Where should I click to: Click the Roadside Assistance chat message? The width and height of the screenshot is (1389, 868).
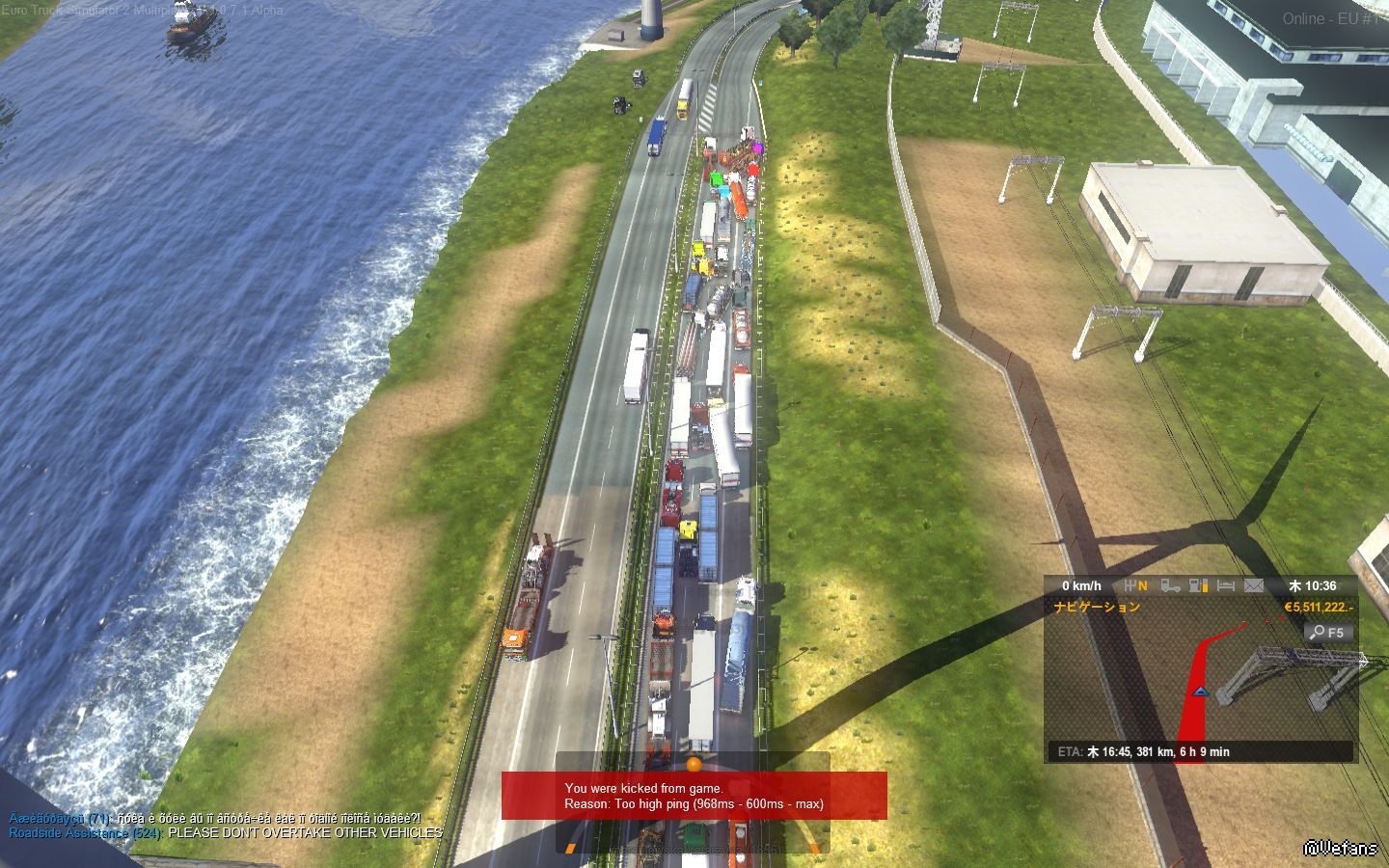point(226,832)
